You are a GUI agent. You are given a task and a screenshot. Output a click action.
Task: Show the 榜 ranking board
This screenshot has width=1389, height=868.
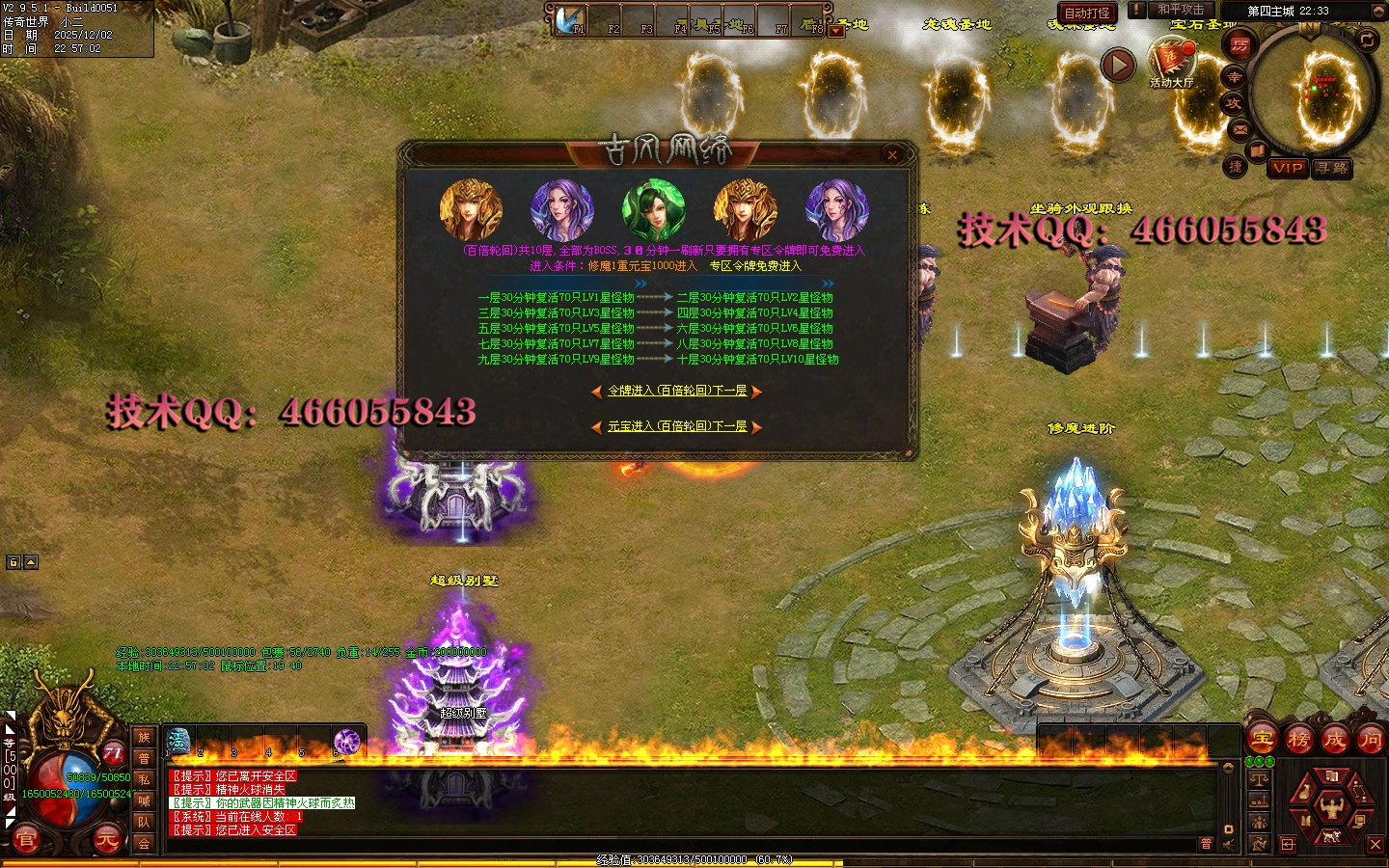coord(1298,740)
